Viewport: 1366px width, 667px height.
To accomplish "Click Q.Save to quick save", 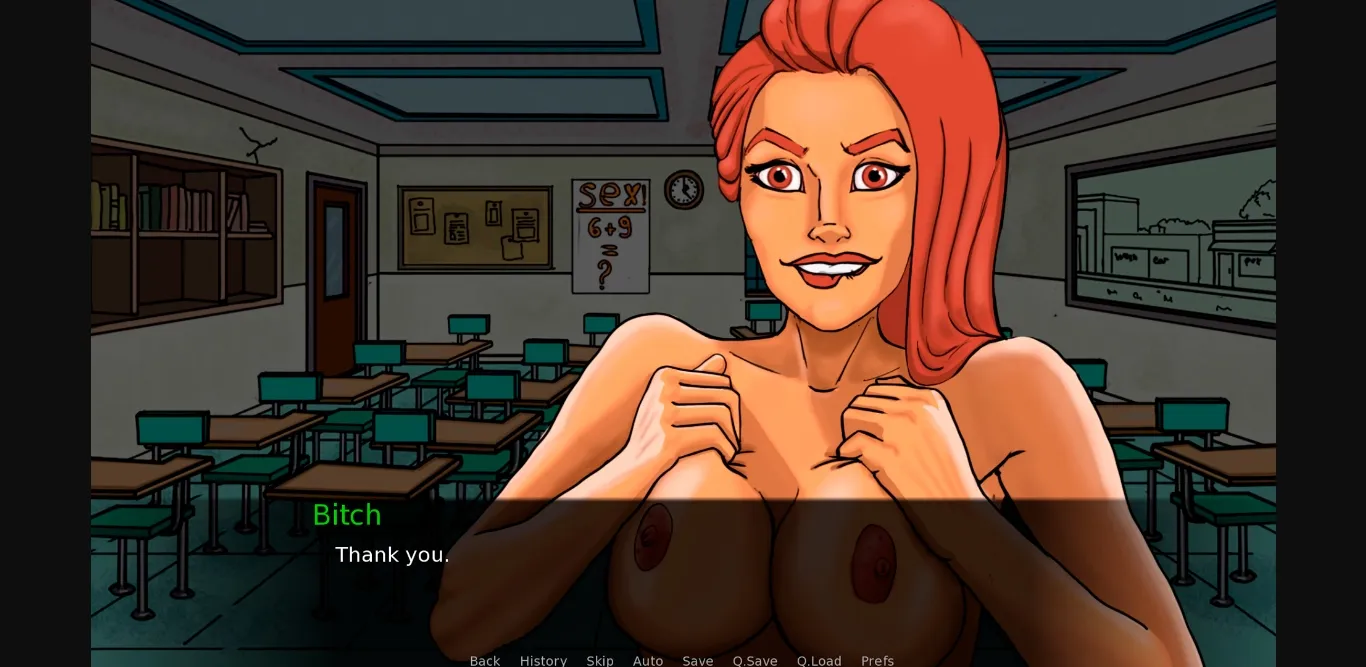I will 755,660.
